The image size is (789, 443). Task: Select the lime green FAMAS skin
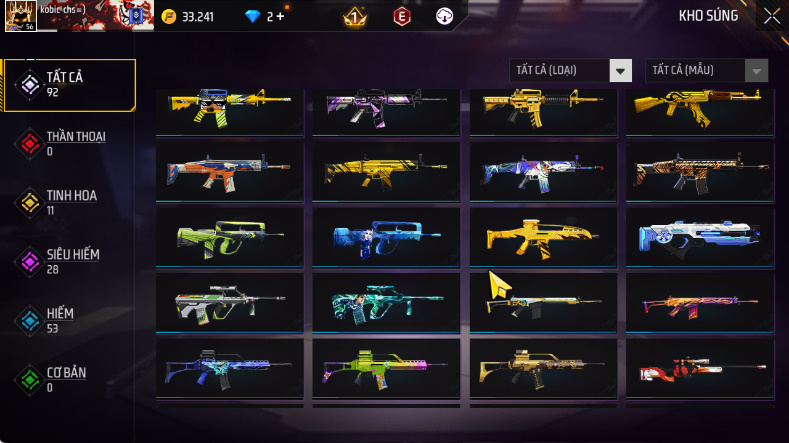point(230,235)
